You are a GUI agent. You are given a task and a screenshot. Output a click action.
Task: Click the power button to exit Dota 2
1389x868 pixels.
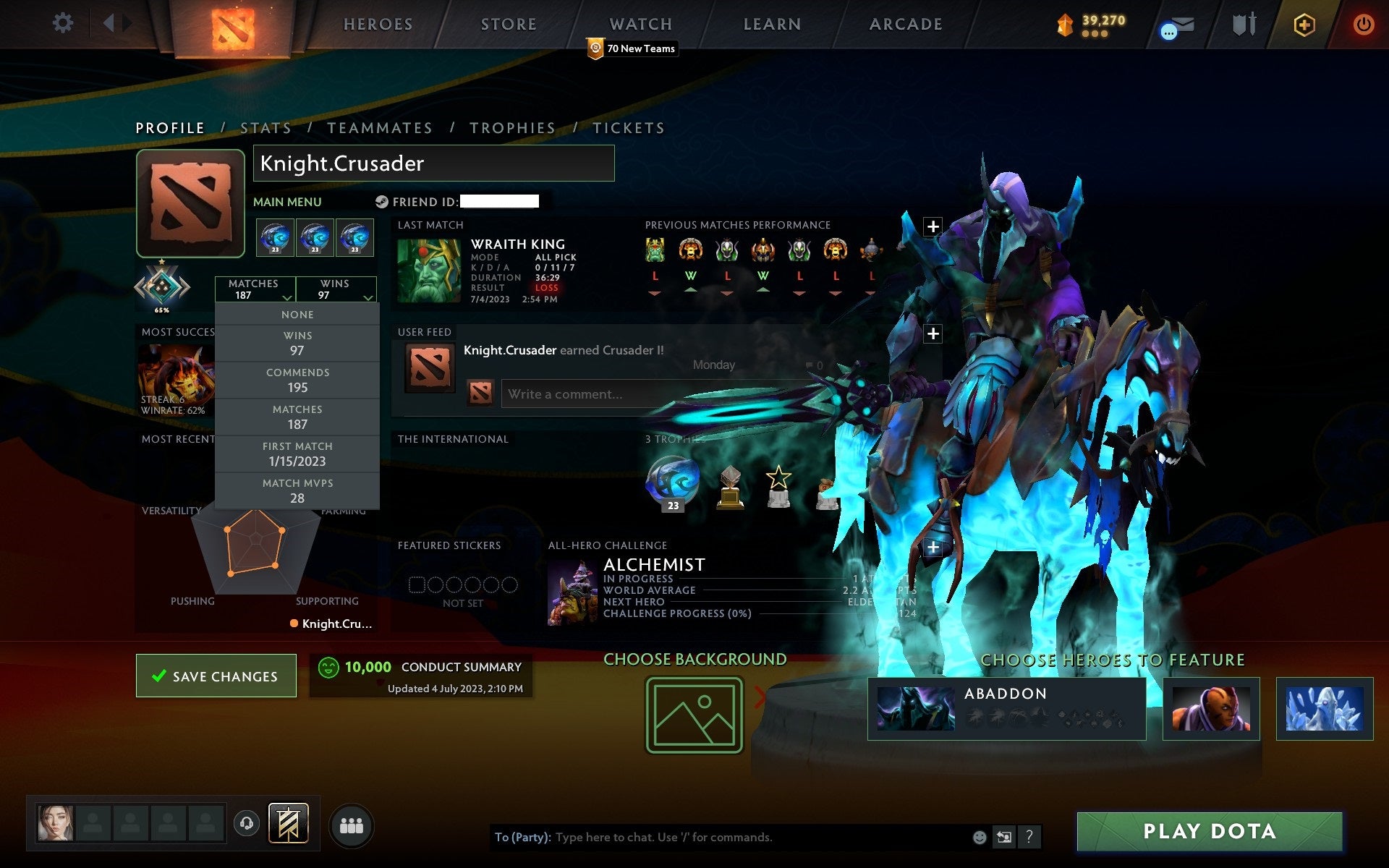pos(1364,24)
